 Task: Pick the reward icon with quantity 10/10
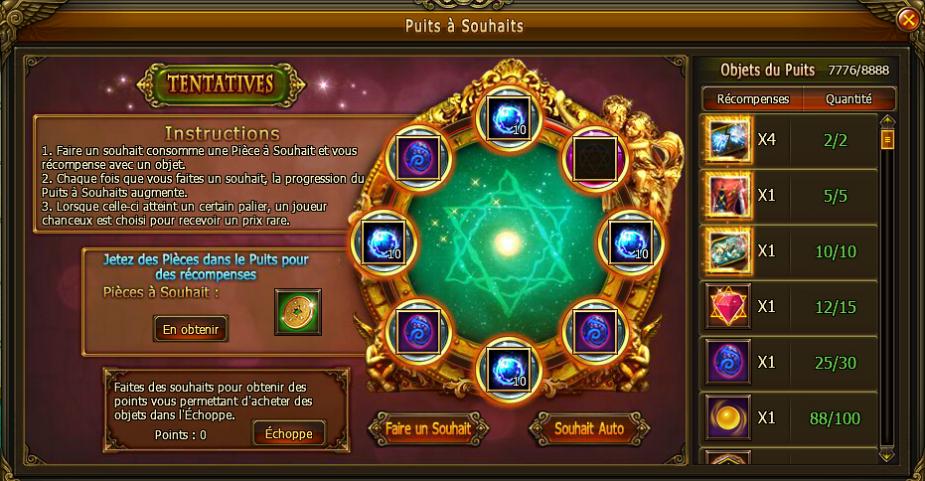[x=727, y=251]
